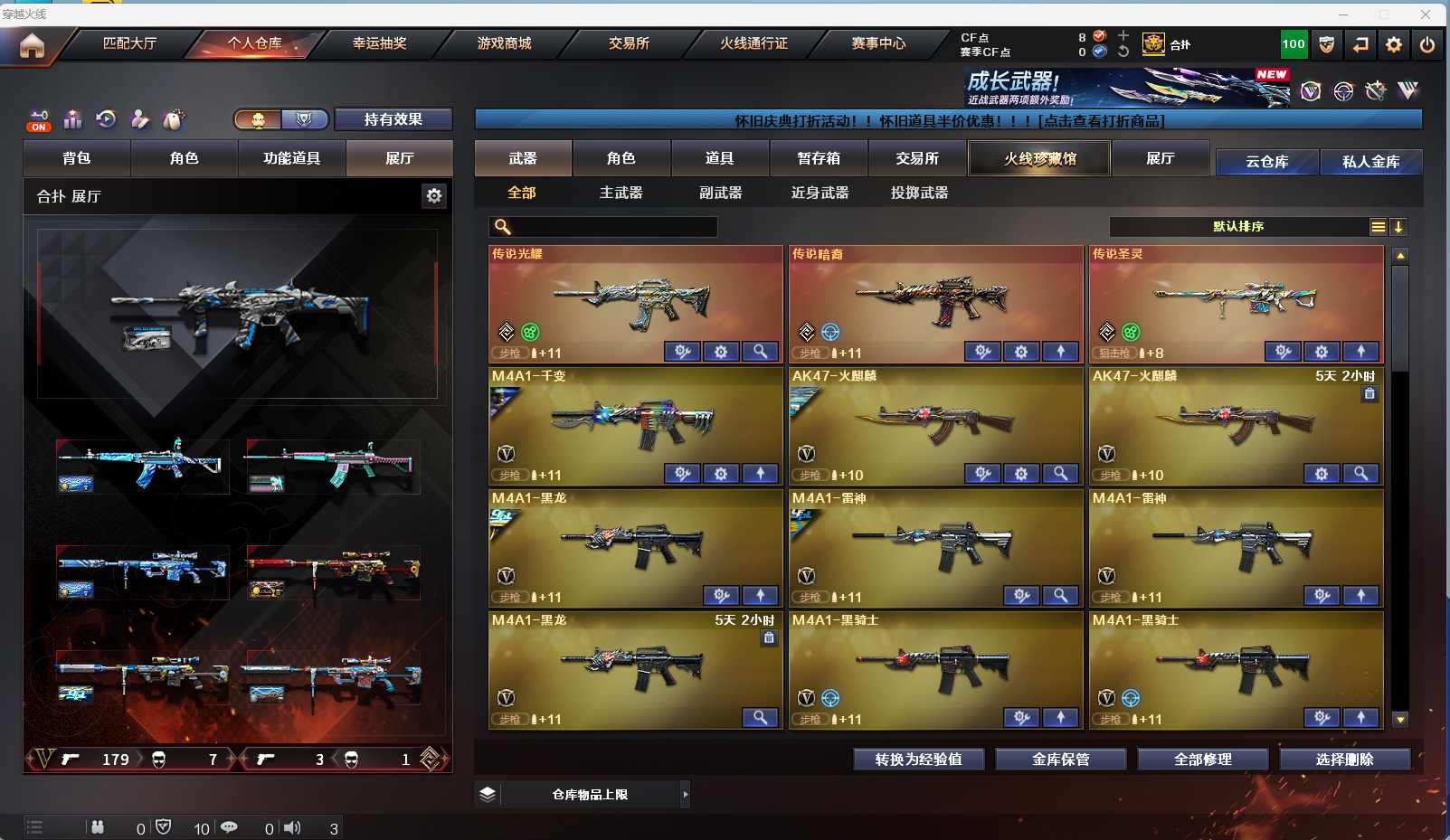Viewport: 1450px width, 840px height.
Task: Switch to 火线通行证 battle pass
Action: point(753,43)
